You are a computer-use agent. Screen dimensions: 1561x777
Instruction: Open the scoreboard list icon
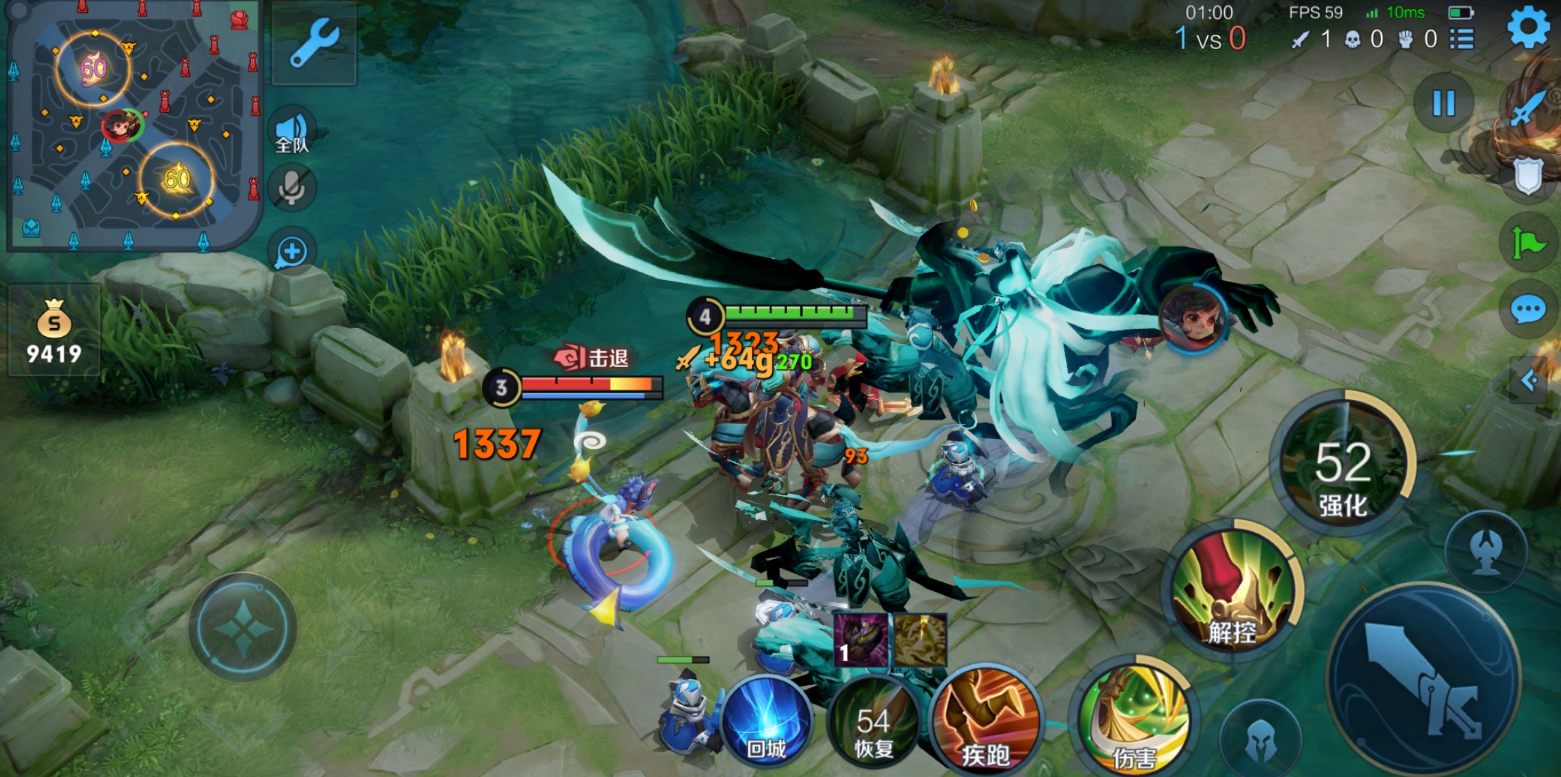pos(1462,39)
